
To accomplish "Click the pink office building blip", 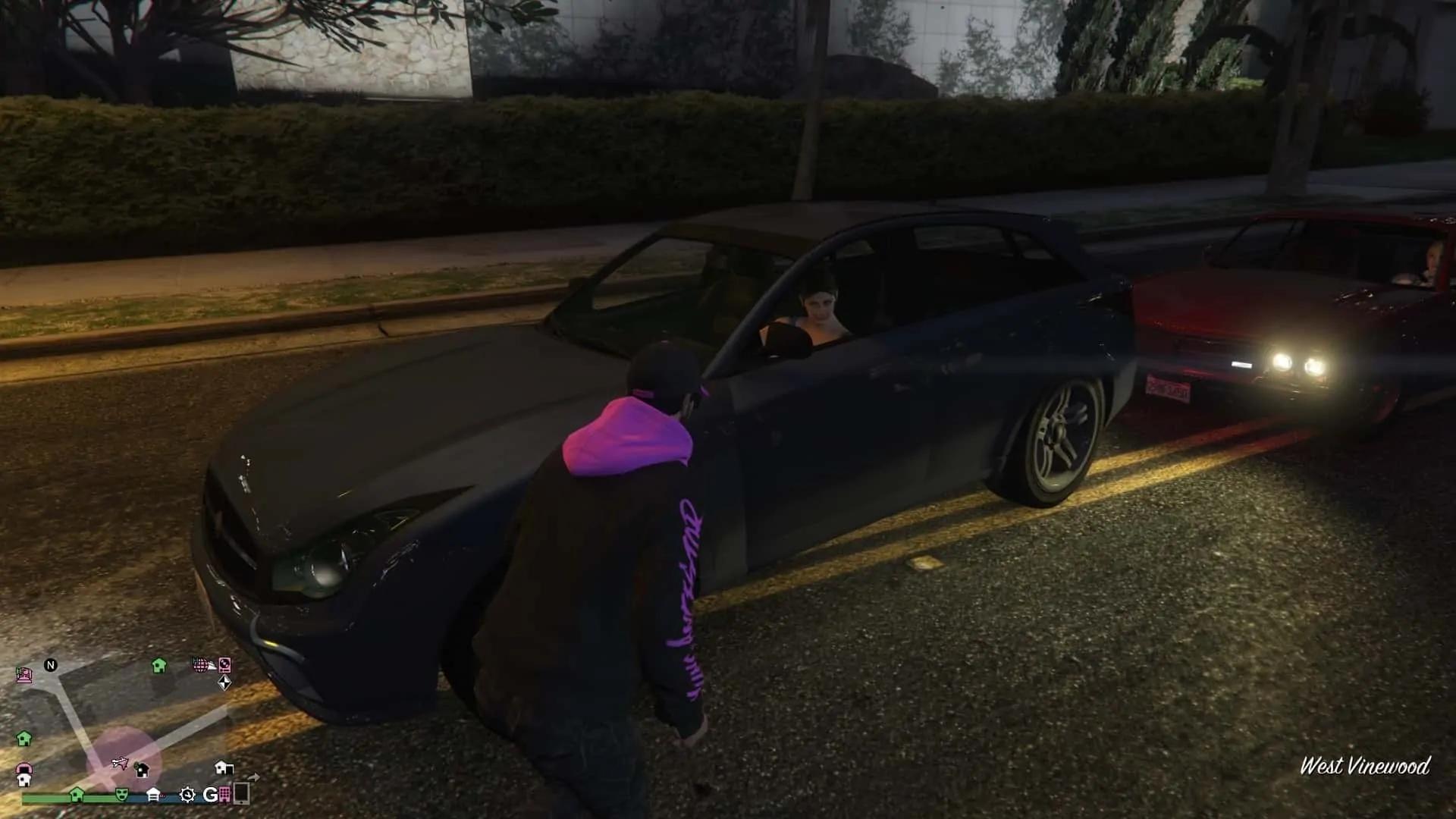I will point(224,794).
